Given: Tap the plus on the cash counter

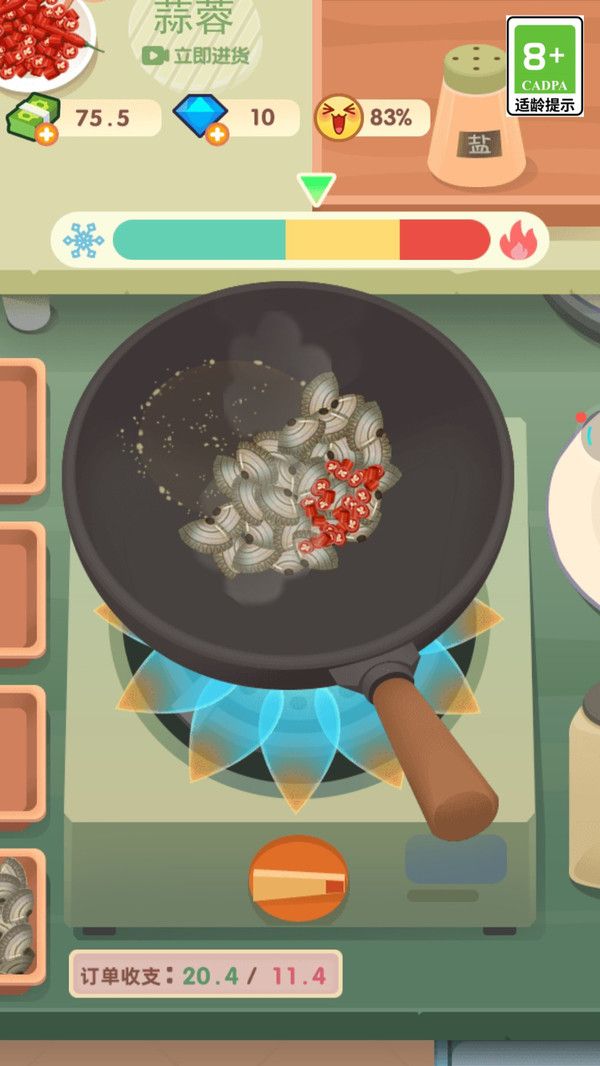Looking at the screenshot, I should (44, 134).
